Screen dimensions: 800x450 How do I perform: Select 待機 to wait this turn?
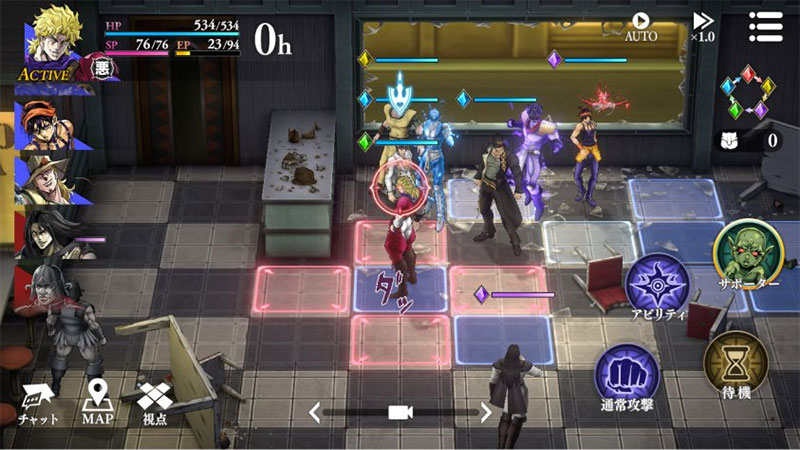tap(736, 364)
